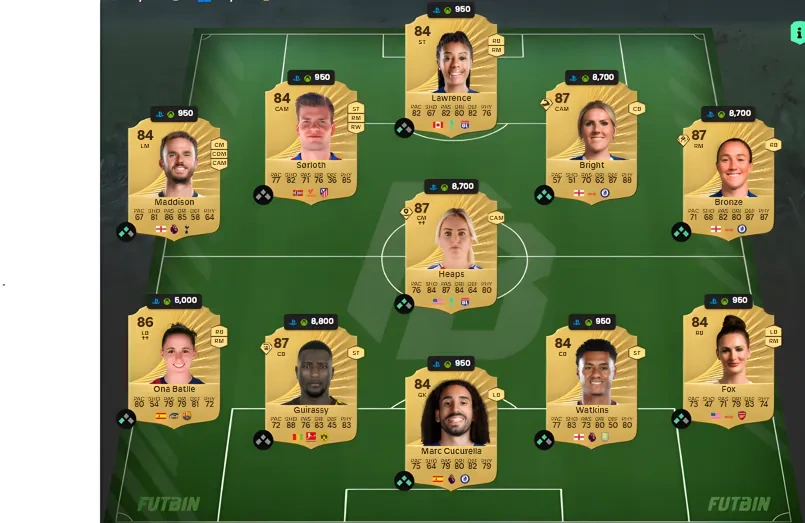Image resolution: width=805 pixels, height=523 pixels.
Task: Click the 5,000 price tag above Ona Batlle
Action: (175, 300)
